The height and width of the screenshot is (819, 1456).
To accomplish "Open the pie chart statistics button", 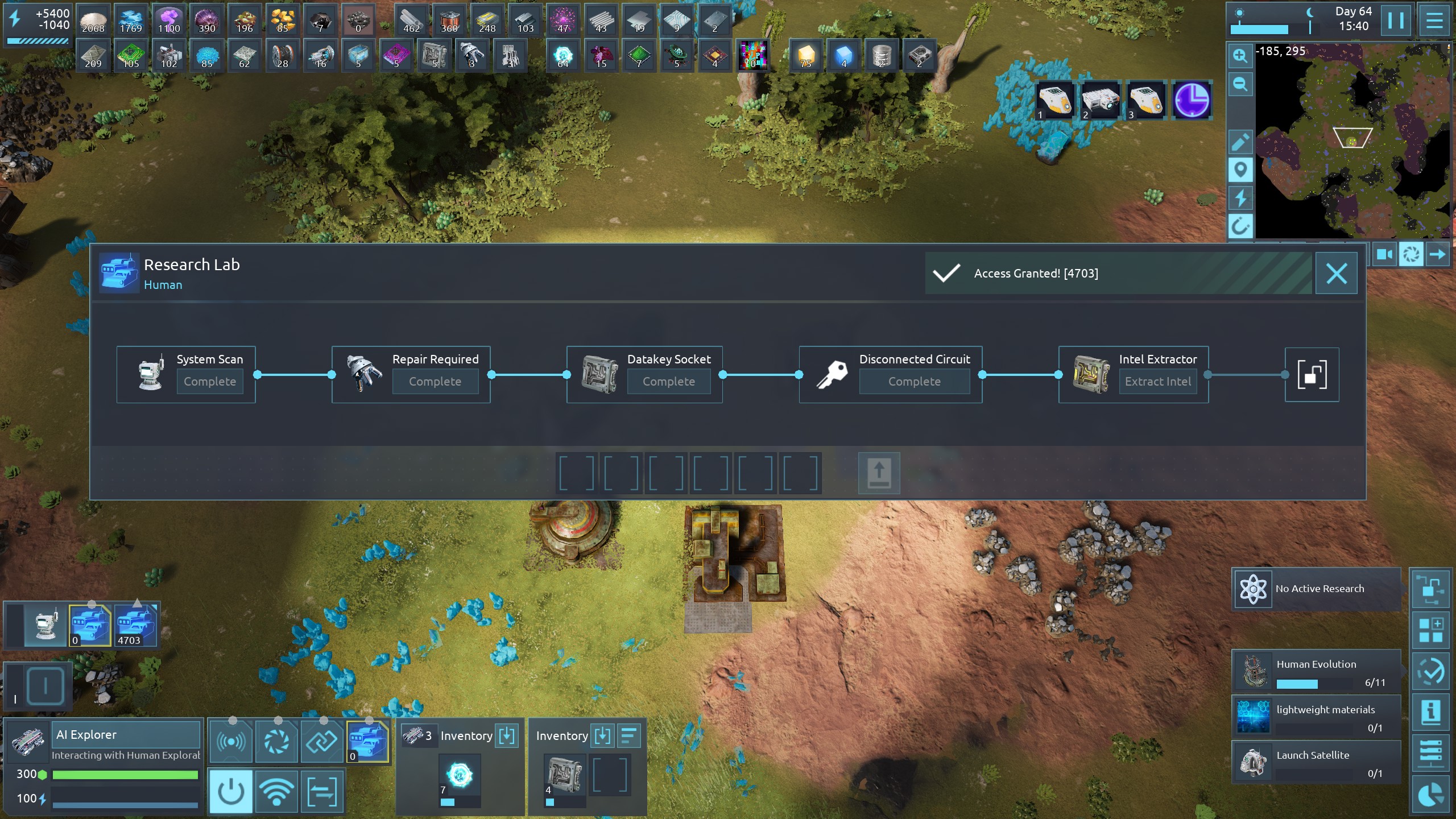I will click(1431, 795).
